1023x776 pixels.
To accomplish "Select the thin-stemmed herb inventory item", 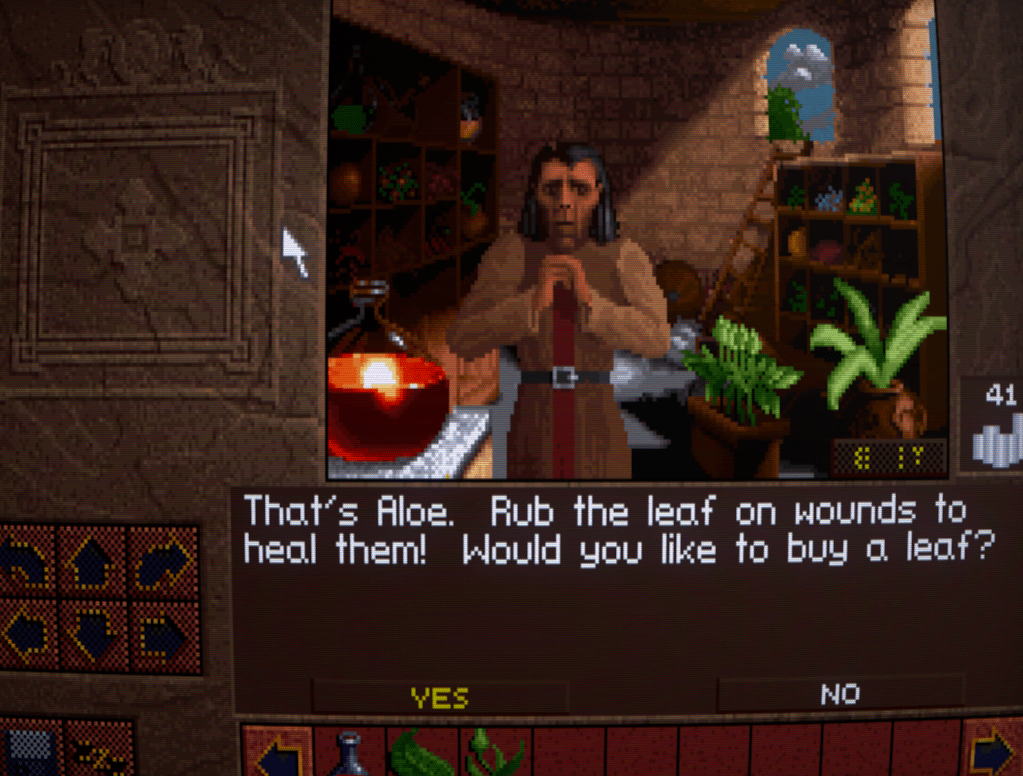I will pos(493,753).
